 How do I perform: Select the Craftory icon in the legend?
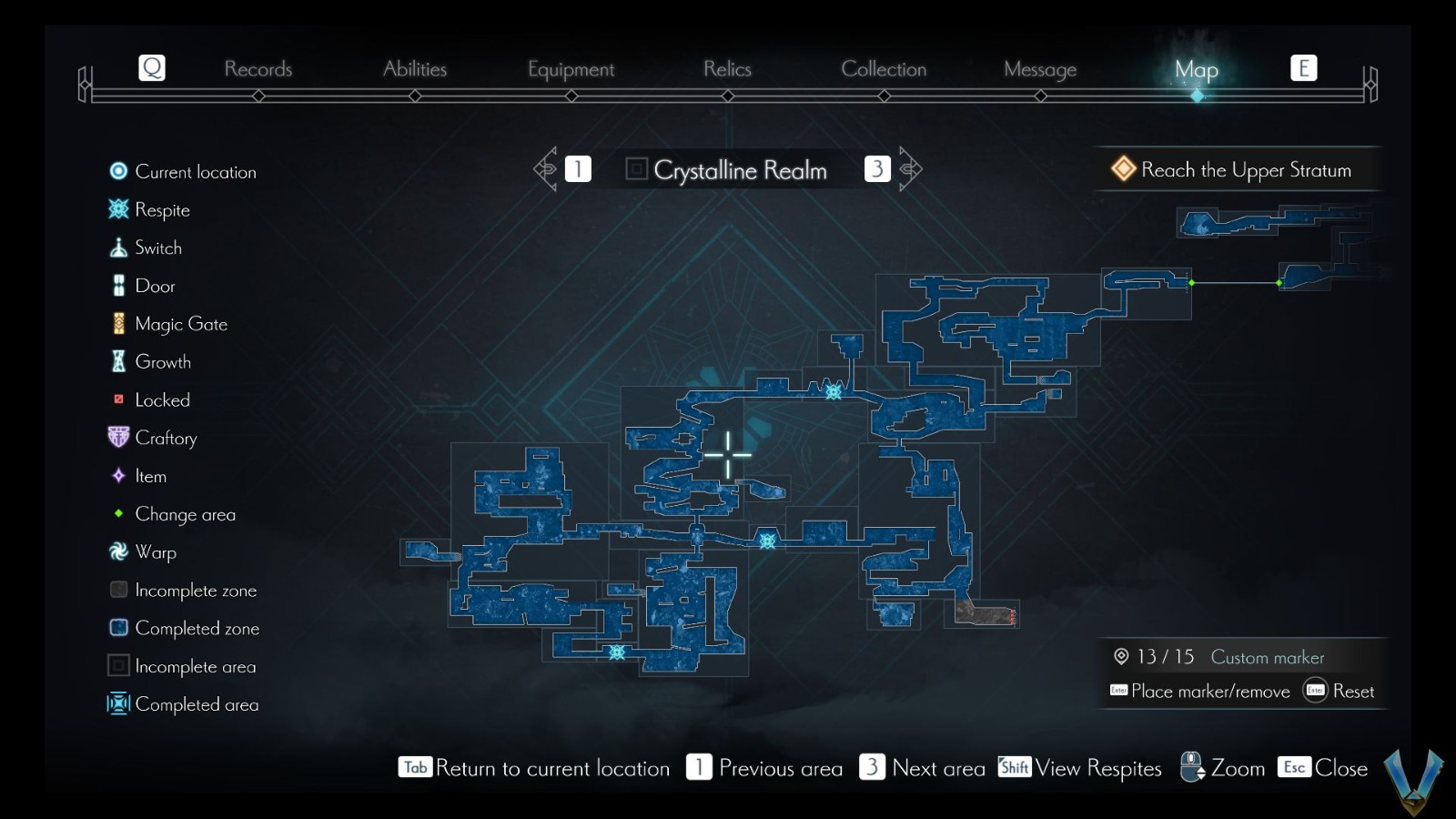[x=116, y=438]
